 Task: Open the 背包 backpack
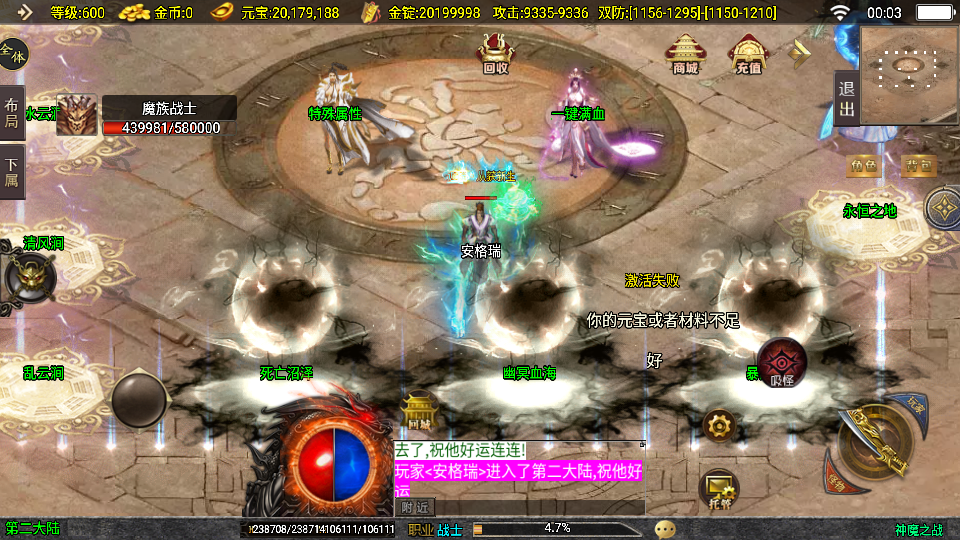tap(919, 164)
